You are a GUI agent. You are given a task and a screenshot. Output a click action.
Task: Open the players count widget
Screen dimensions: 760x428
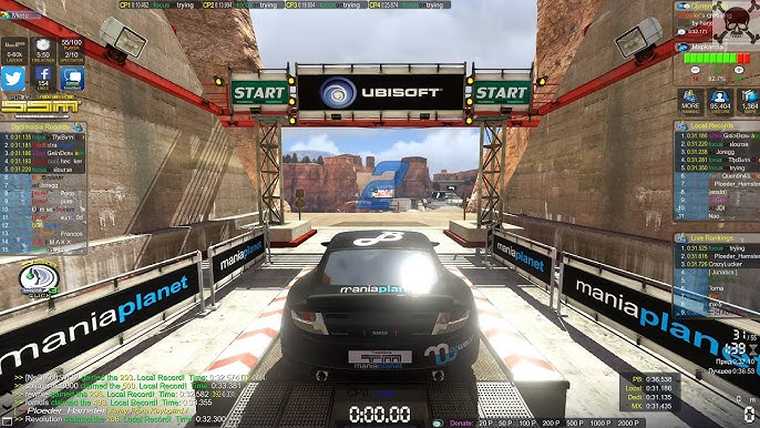[x=71, y=48]
